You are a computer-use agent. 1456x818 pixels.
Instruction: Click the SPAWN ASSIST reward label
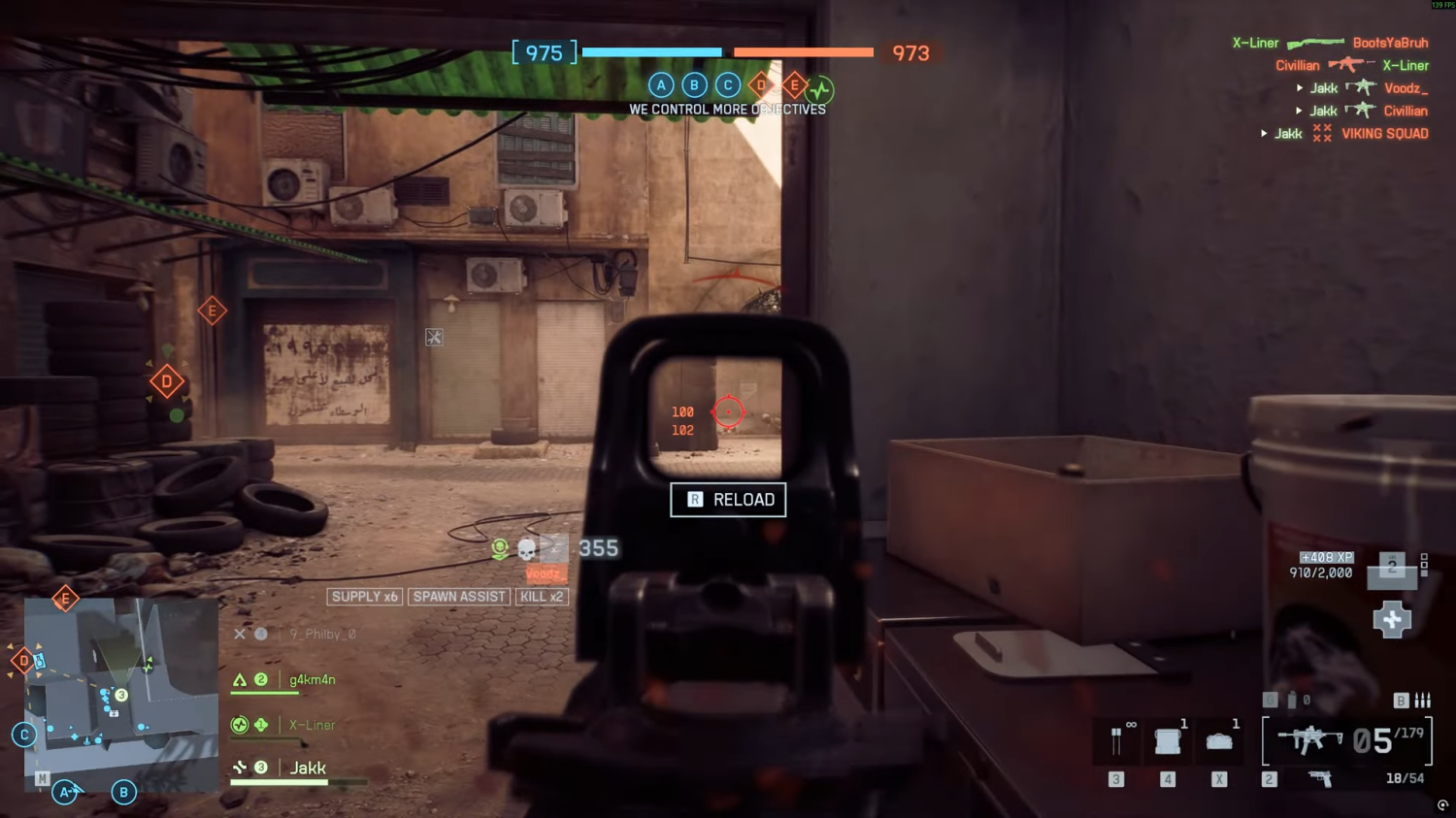coord(458,596)
